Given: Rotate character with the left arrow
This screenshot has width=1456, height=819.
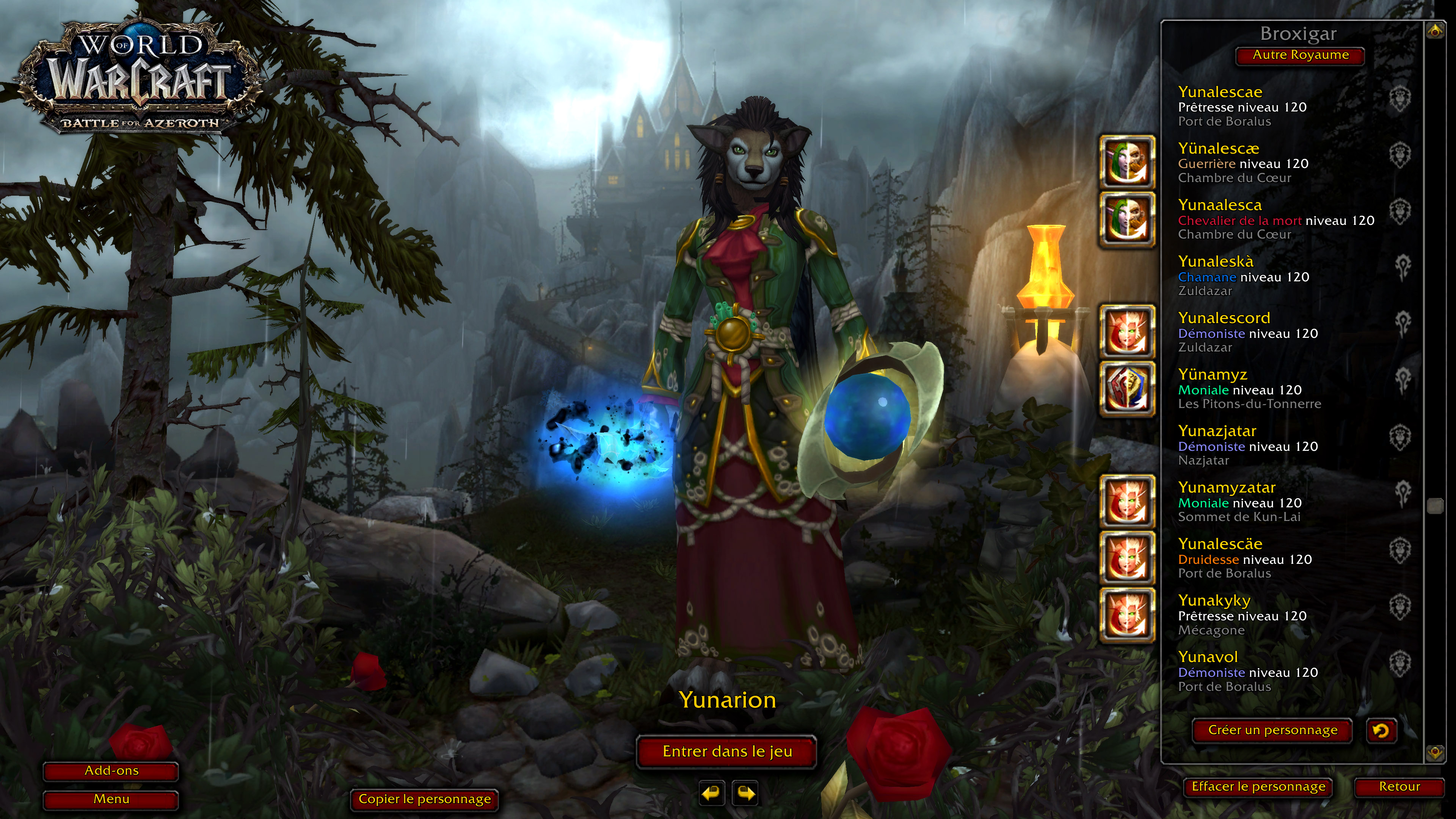Looking at the screenshot, I should pos(712,794).
